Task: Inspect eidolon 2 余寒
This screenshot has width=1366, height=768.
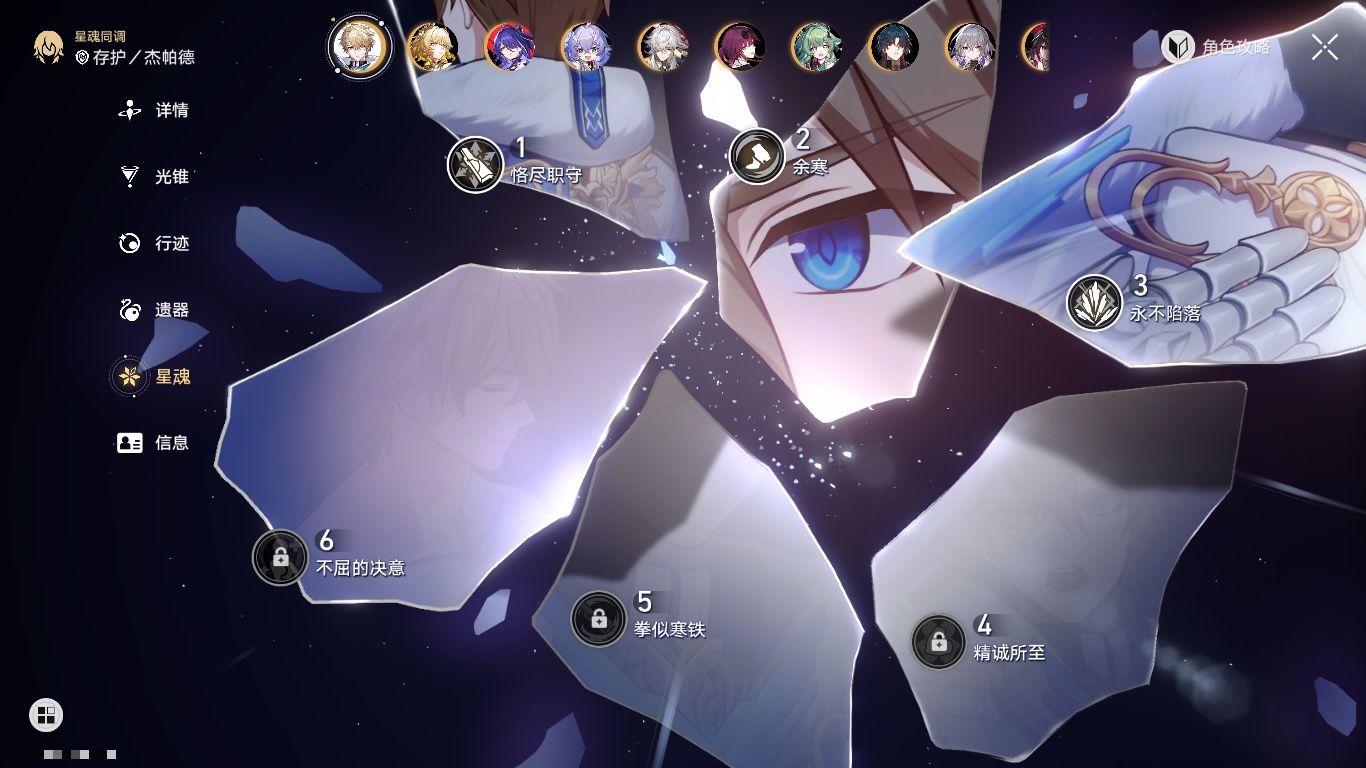Action: tap(757, 156)
